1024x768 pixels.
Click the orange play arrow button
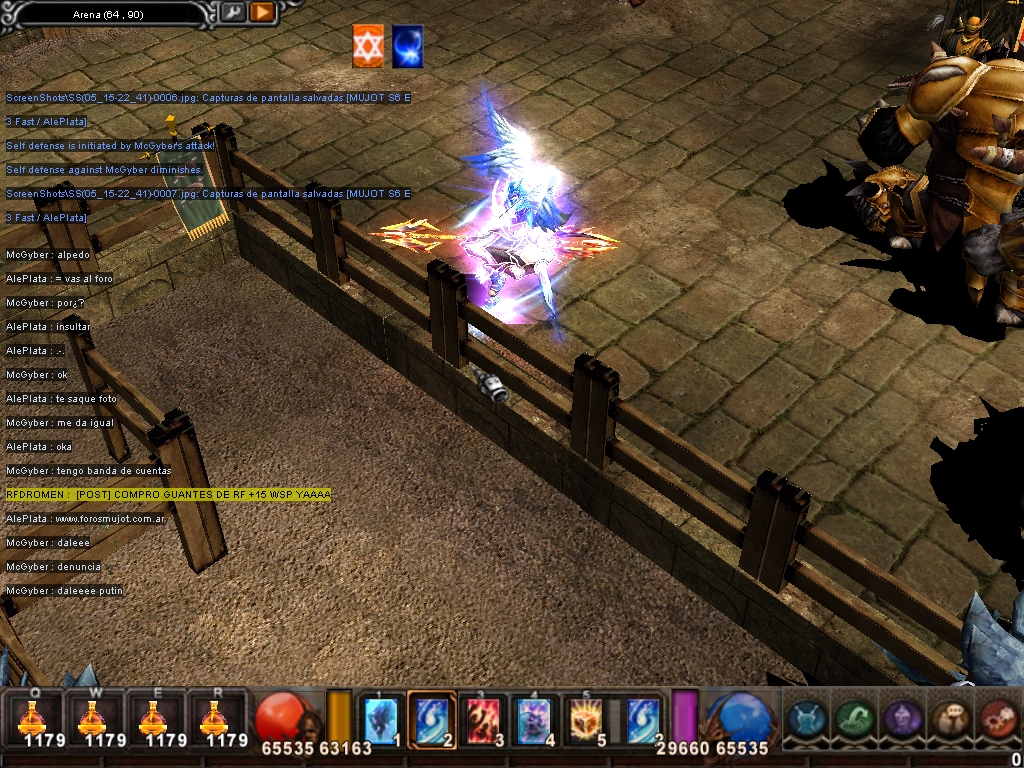[262, 12]
